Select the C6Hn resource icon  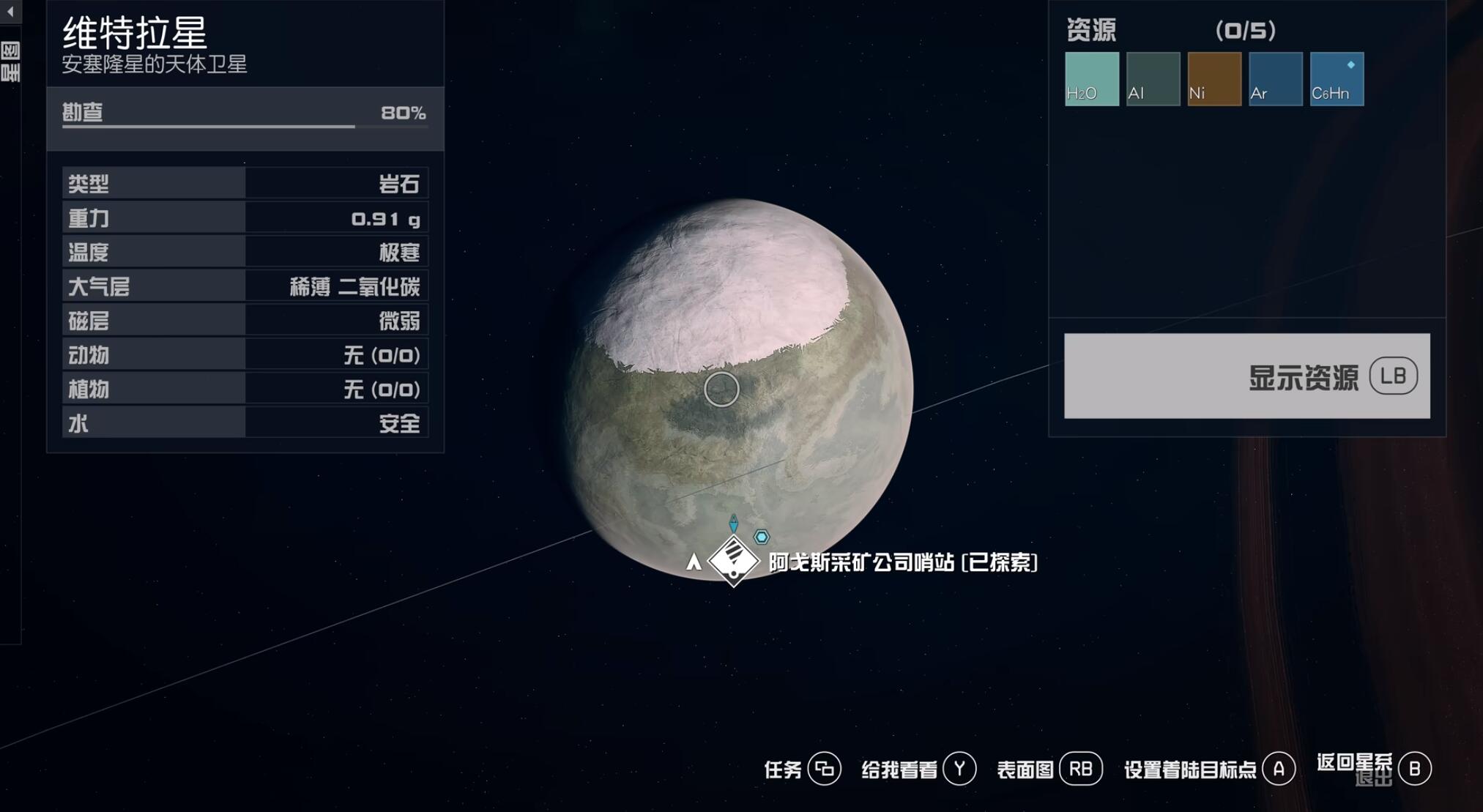1336,79
